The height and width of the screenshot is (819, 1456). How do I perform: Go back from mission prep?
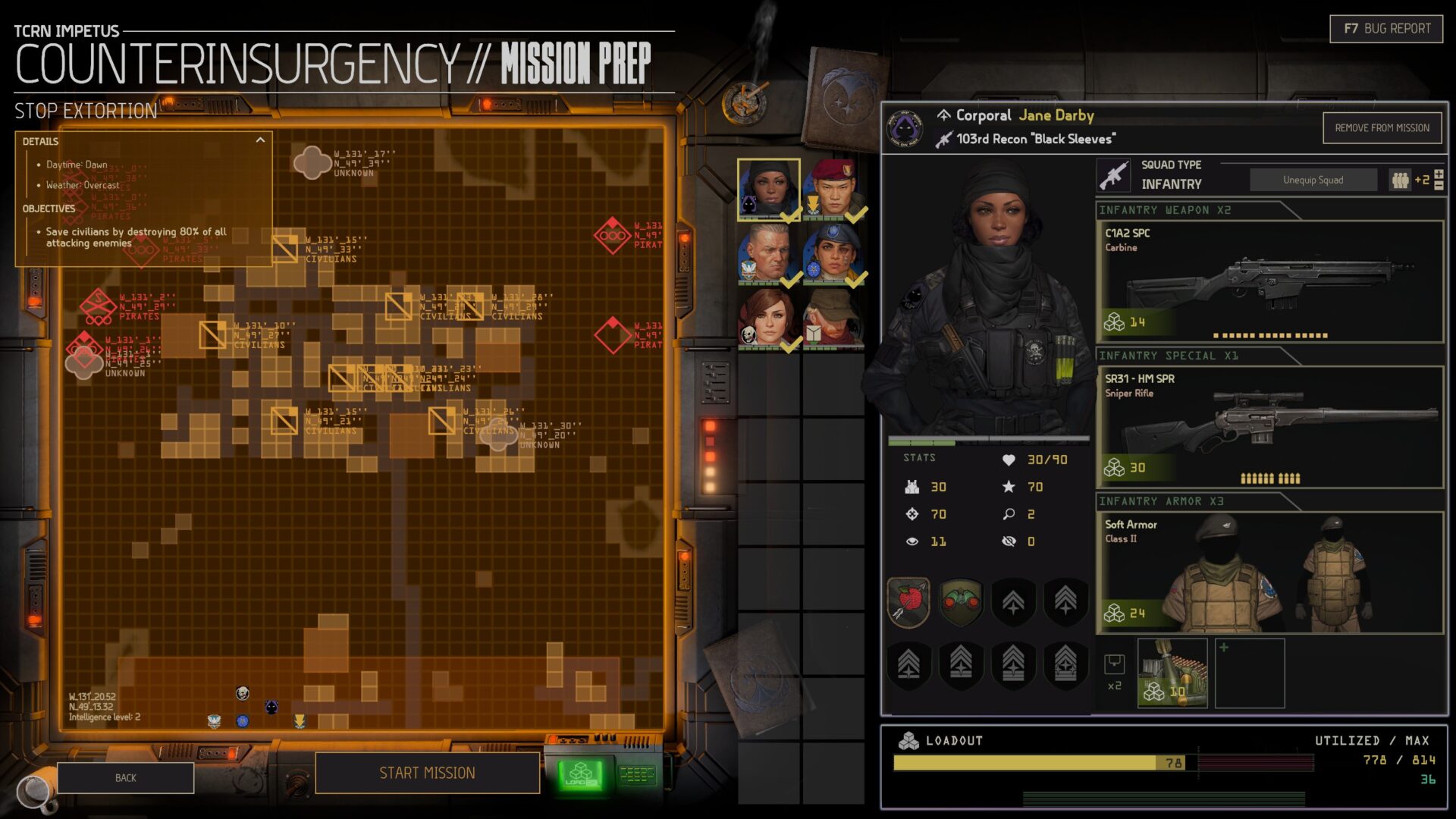coord(125,778)
